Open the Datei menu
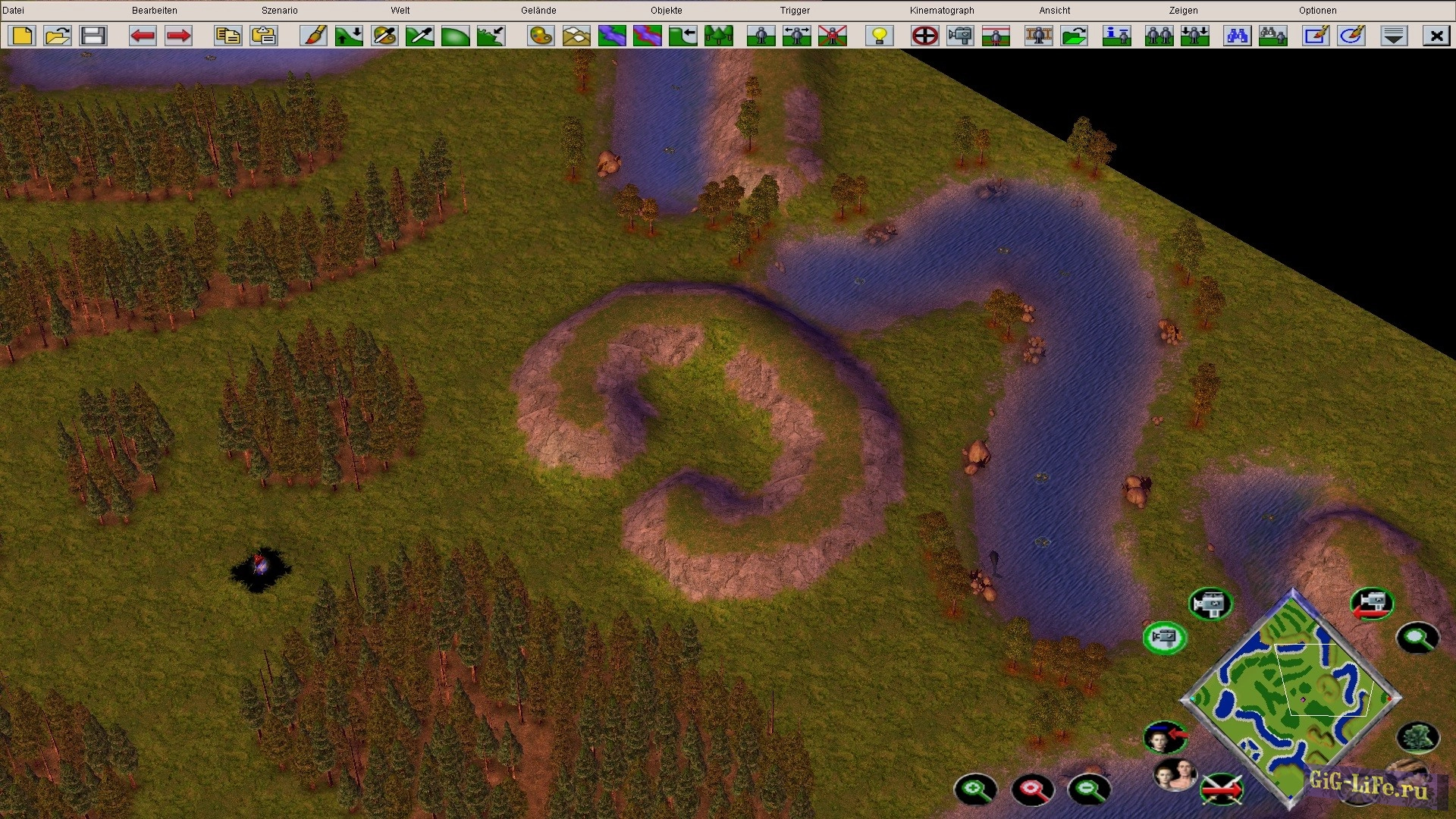The height and width of the screenshot is (819, 1456). (x=14, y=11)
